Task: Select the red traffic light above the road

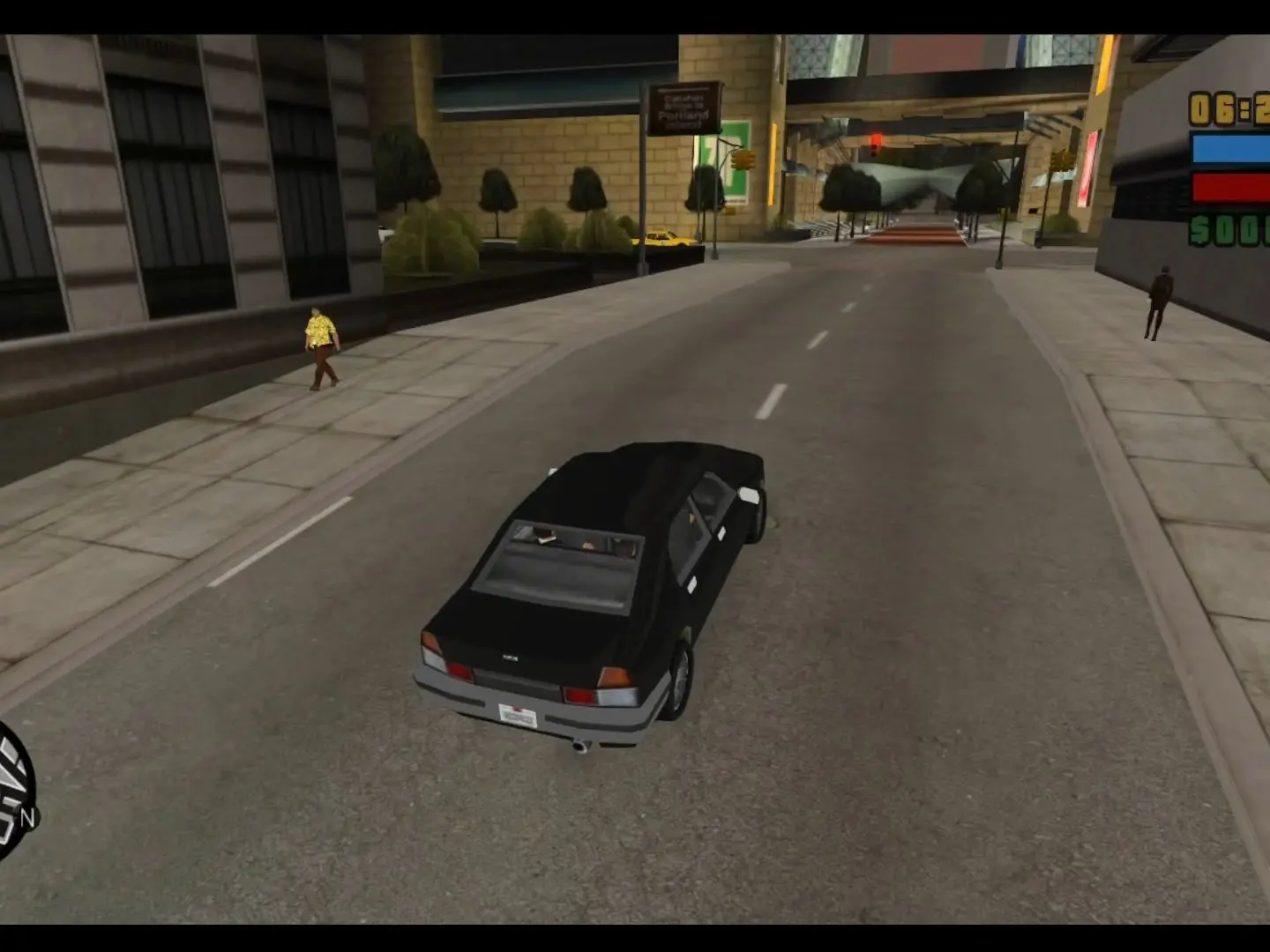Action: click(875, 141)
